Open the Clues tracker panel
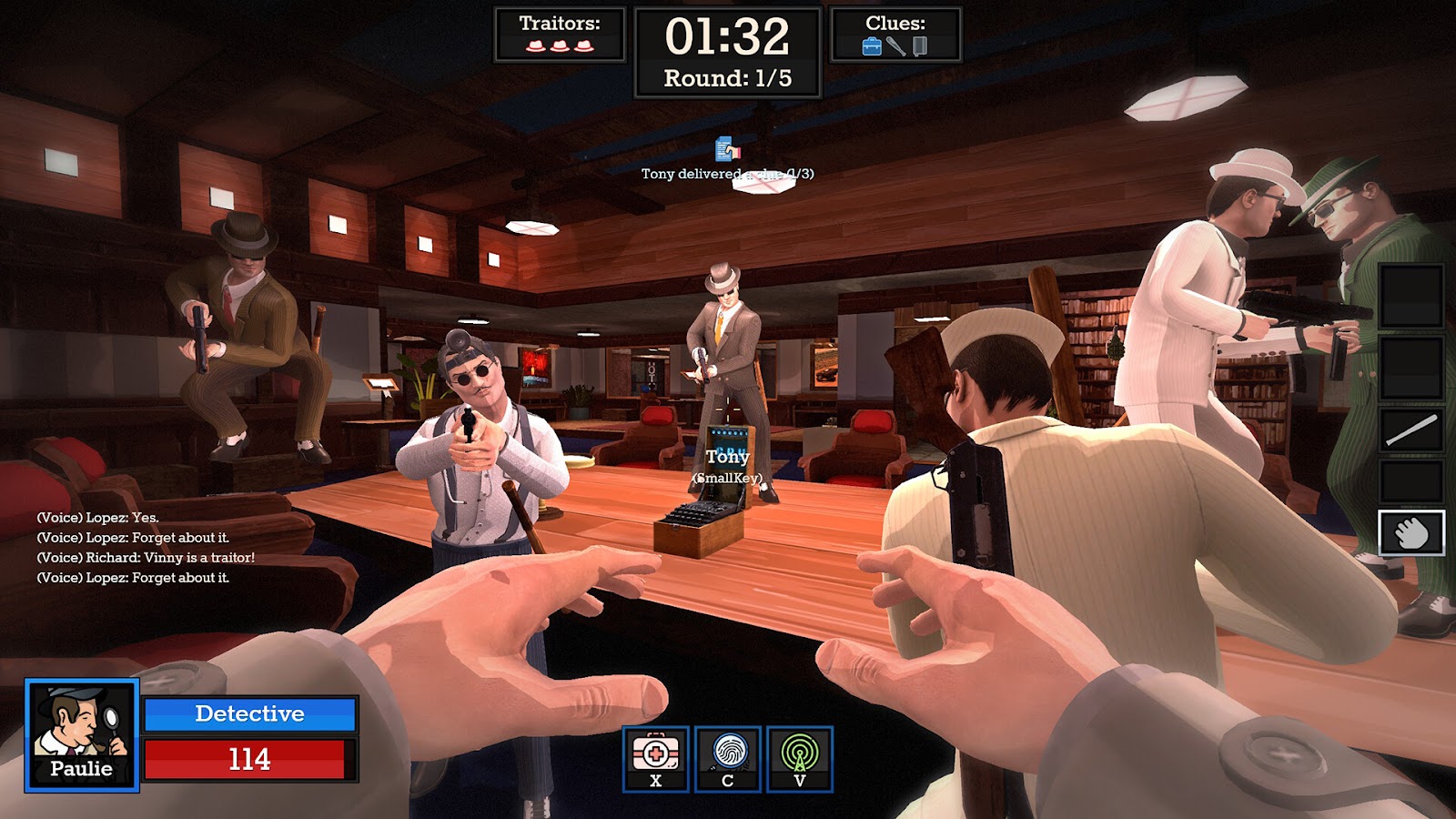The height and width of the screenshot is (819, 1456). point(895,35)
